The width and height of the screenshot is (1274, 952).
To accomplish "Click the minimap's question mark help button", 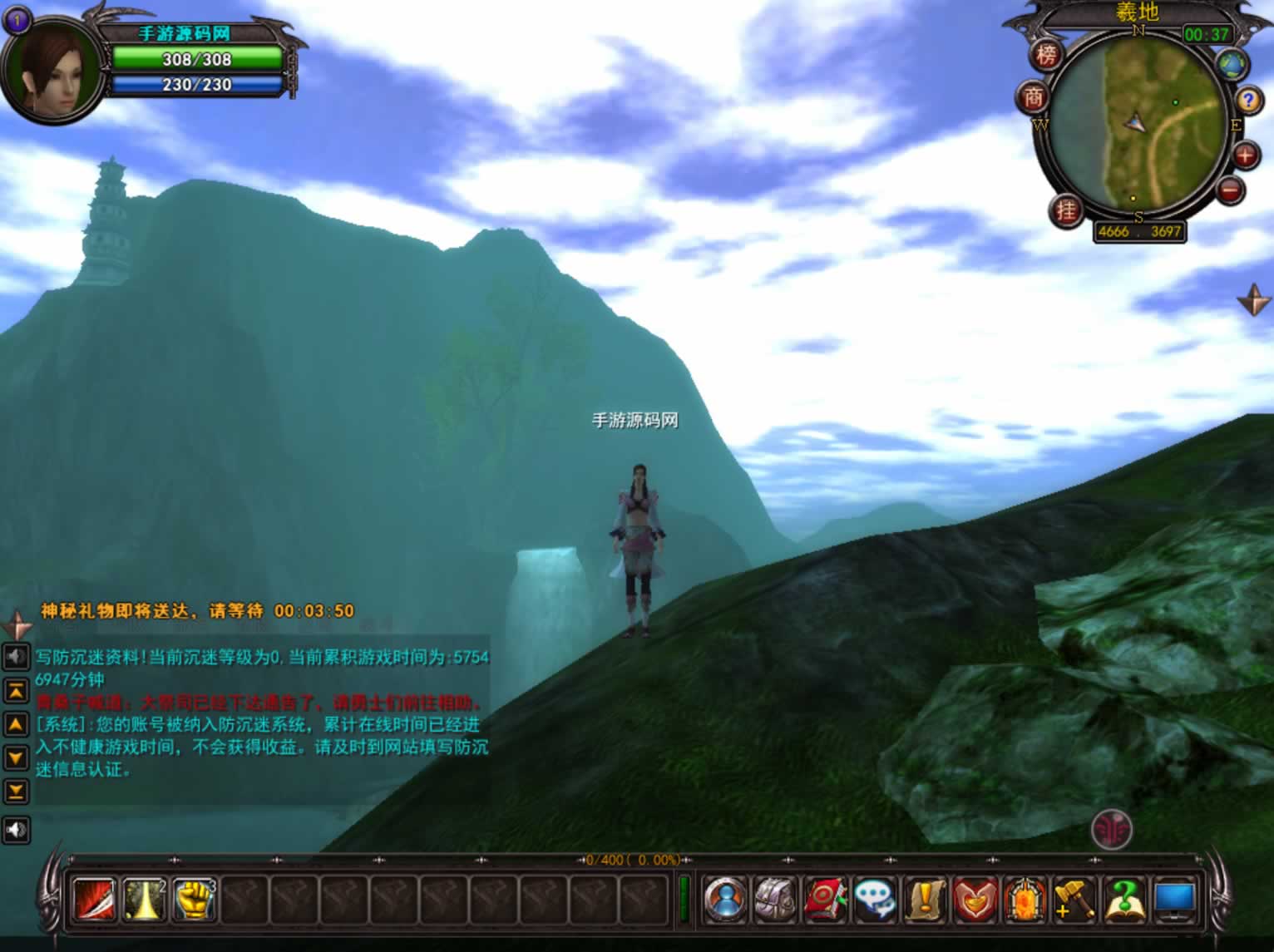I will click(x=1247, y=101).
